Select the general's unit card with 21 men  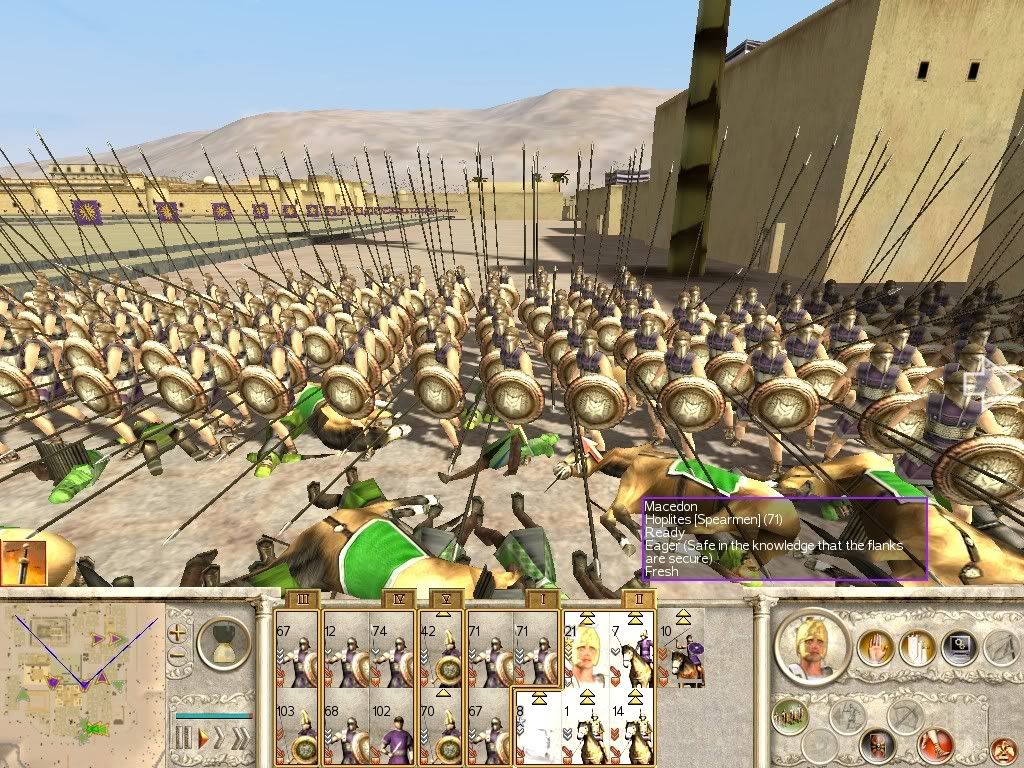(586, 649)
